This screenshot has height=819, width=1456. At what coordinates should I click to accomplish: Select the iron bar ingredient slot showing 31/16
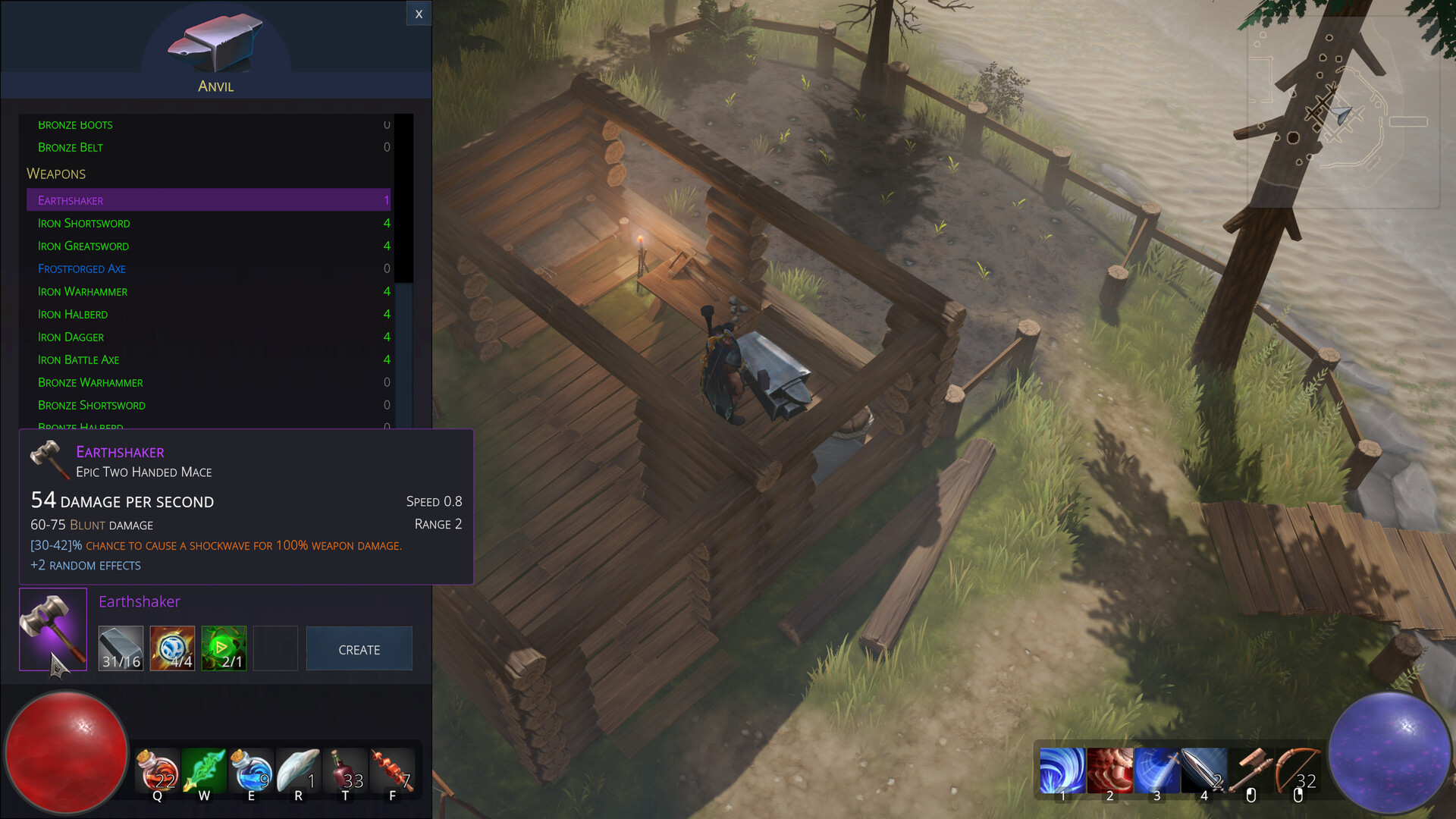[x=121, y=648]
